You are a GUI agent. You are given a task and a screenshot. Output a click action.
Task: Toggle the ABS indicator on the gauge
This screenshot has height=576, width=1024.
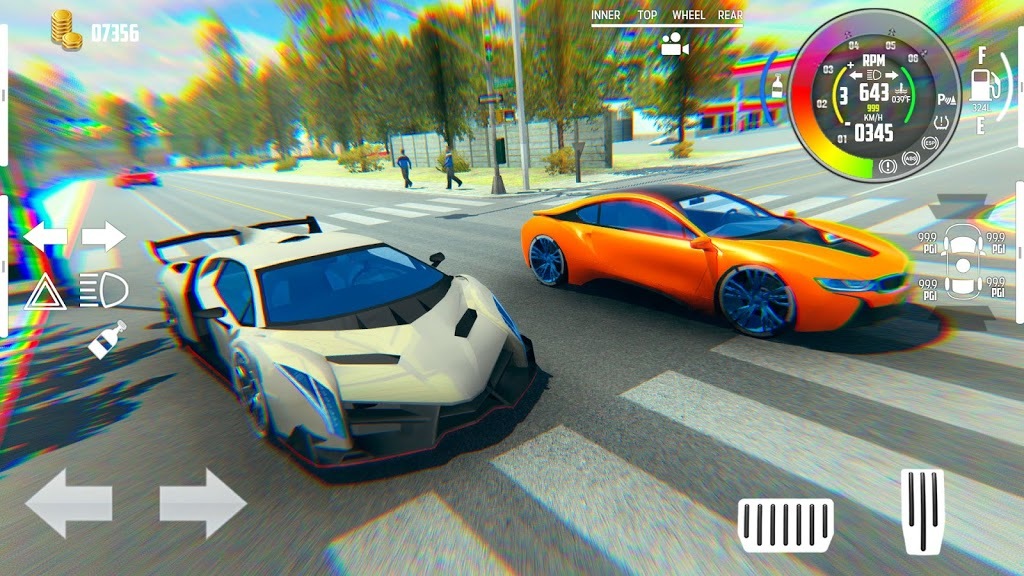910,158
